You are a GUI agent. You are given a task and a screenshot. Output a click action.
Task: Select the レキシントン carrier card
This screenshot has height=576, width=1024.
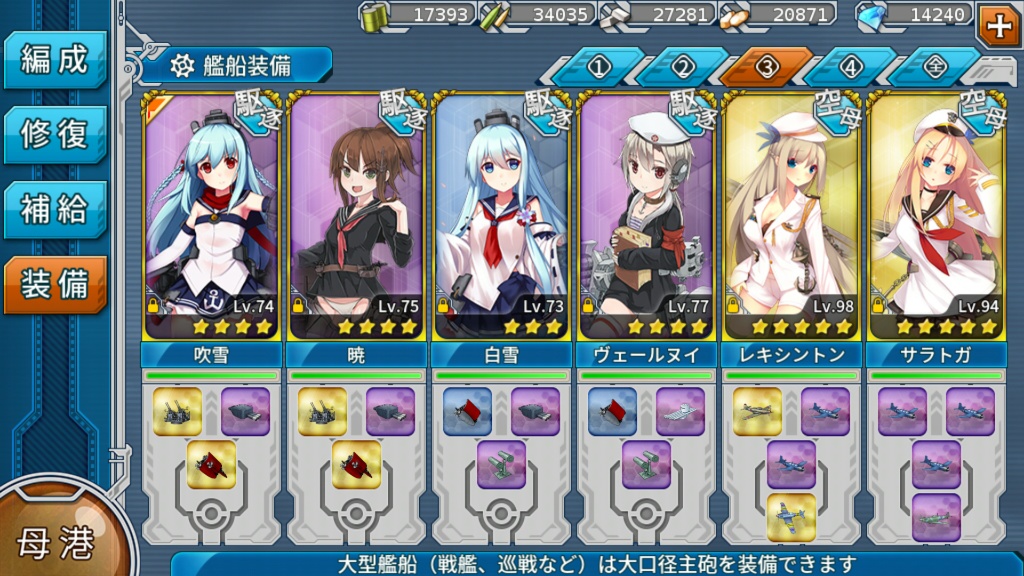(x=791, y=216)
